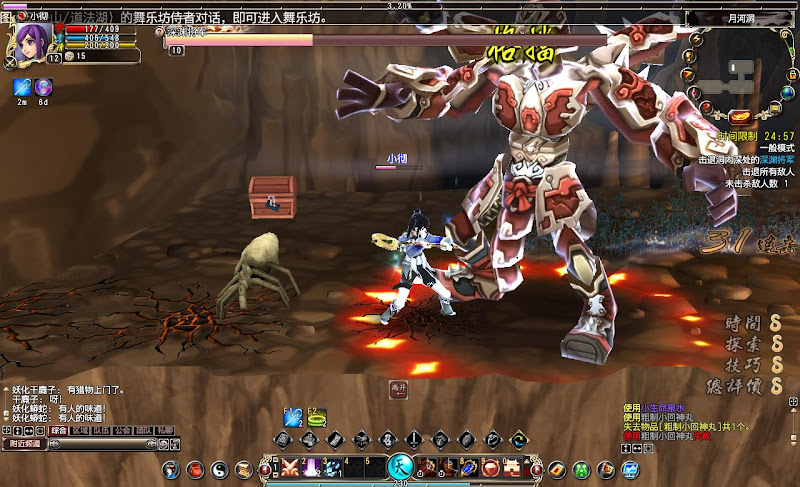Open the blue monitor system icon

pos(630,469)
